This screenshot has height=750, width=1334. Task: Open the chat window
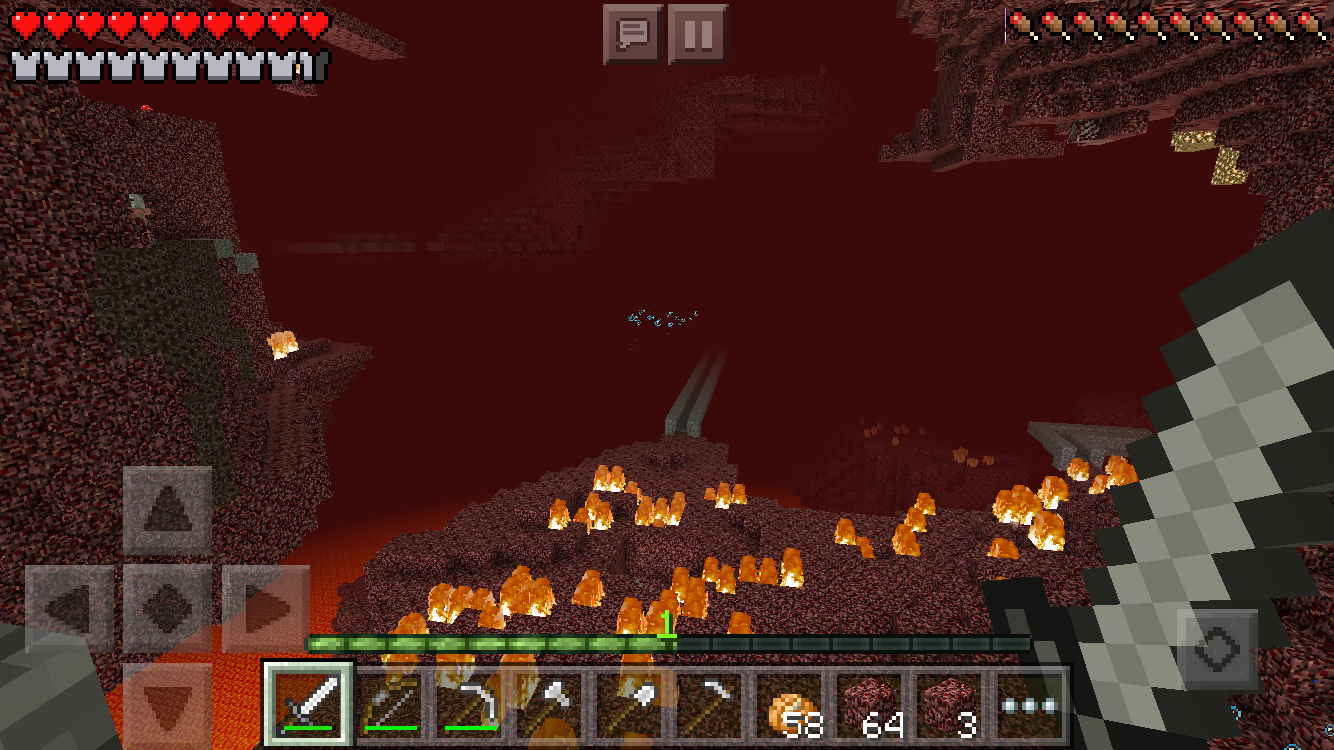[632, 35]
